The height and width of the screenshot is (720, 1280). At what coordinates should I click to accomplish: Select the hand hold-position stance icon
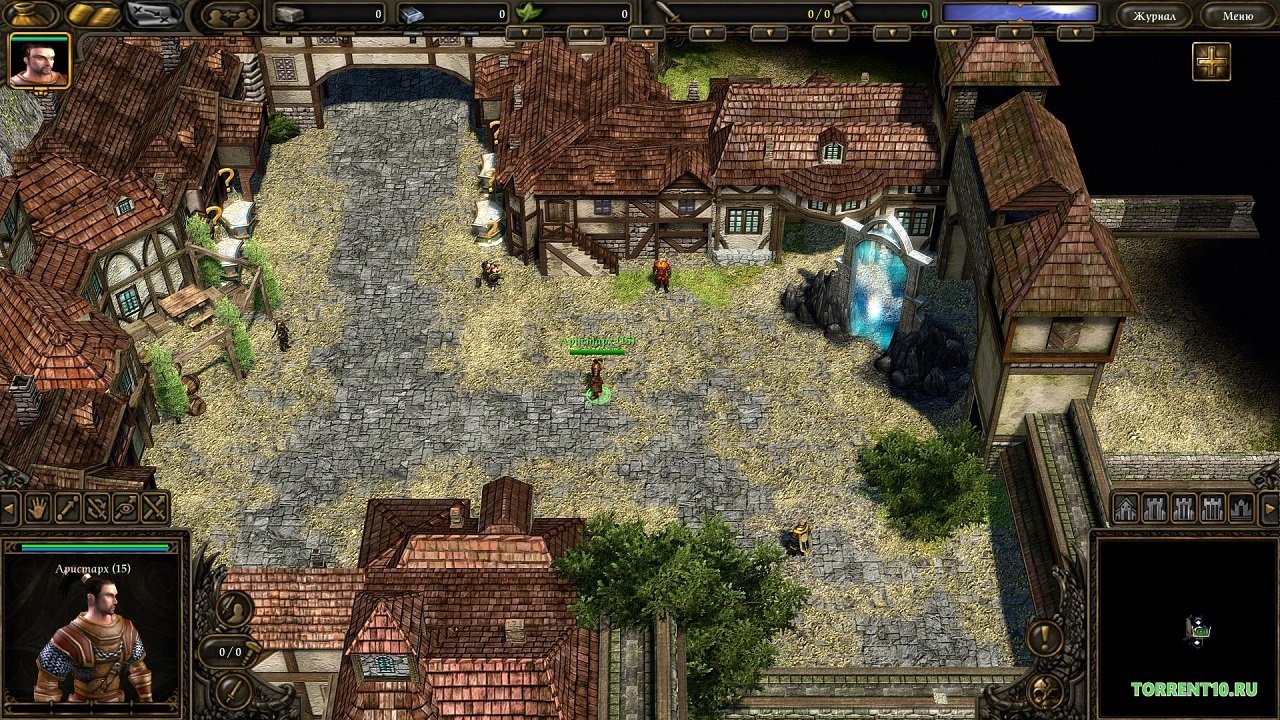[x=37, y=507]
